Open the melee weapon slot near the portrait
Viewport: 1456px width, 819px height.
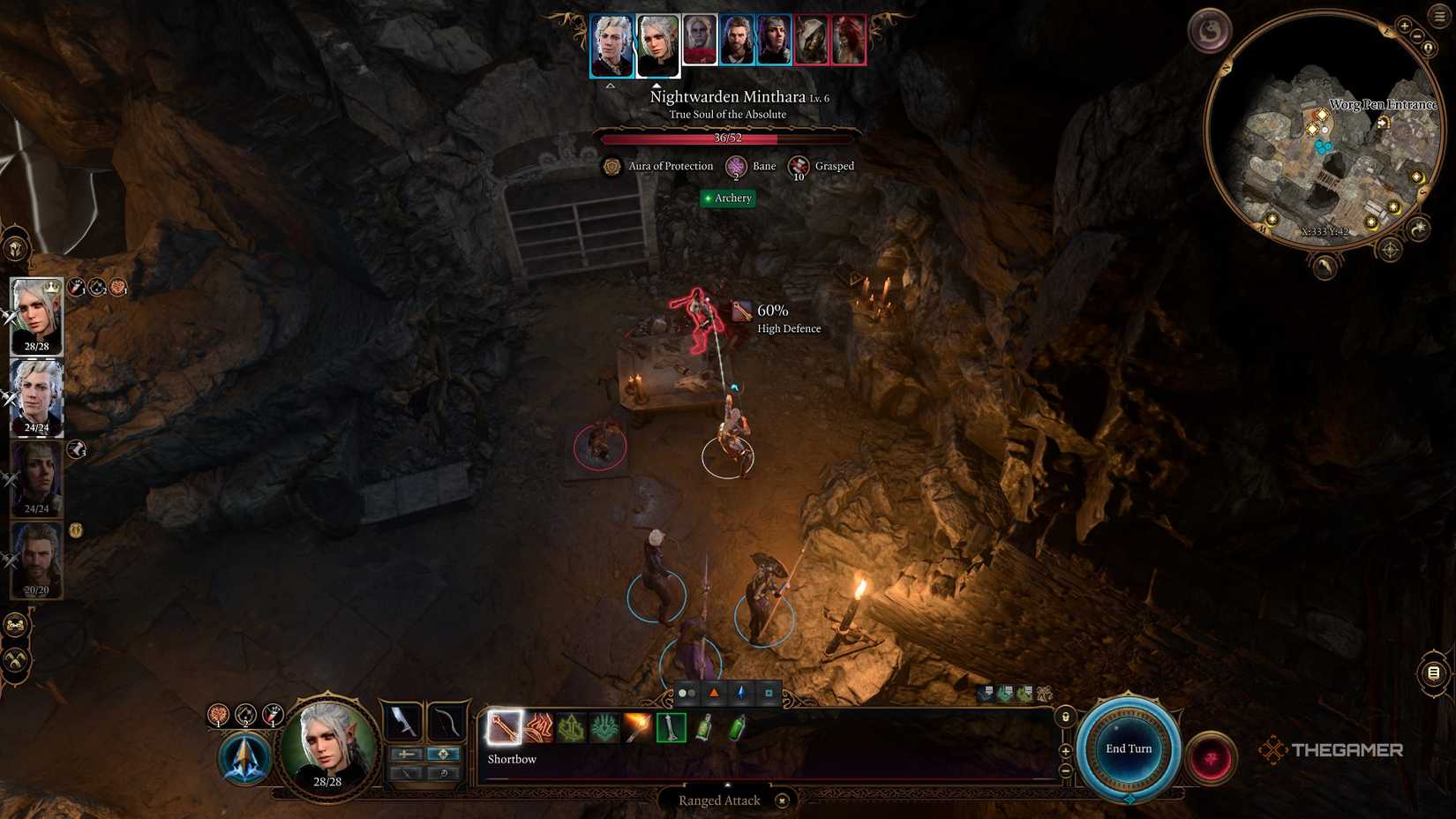point(402,721)
